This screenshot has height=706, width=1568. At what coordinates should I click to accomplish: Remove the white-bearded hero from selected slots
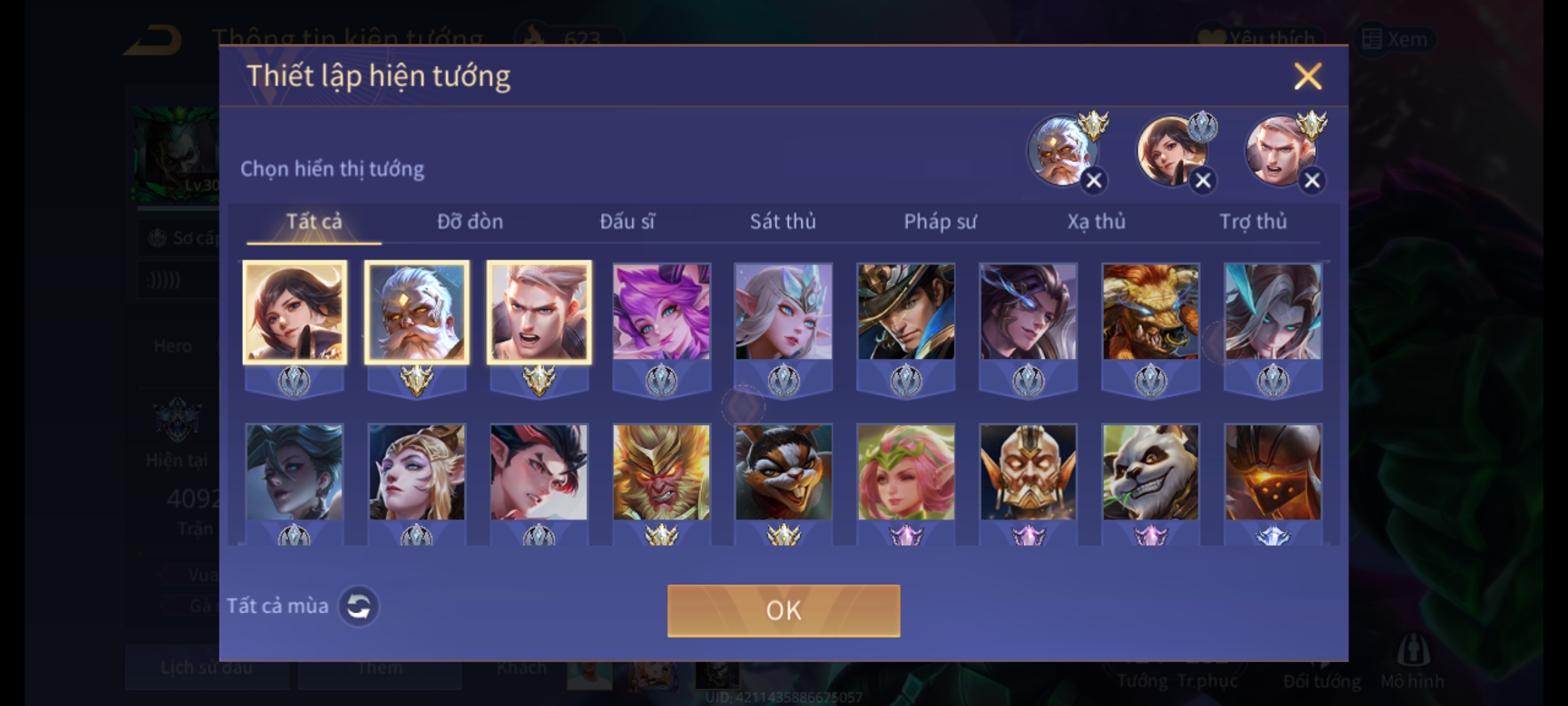point(1094,180)
